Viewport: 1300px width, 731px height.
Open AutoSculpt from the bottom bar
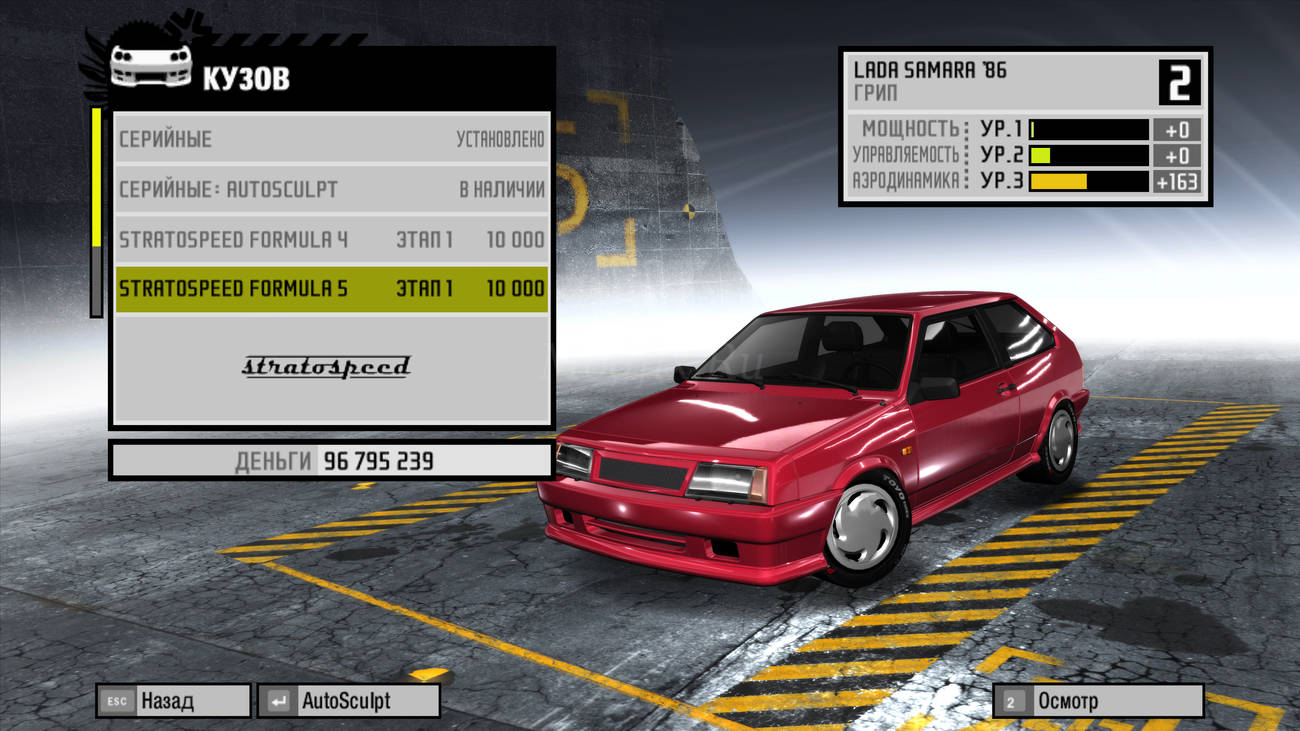pyautogui.click(x=348, y=701)
